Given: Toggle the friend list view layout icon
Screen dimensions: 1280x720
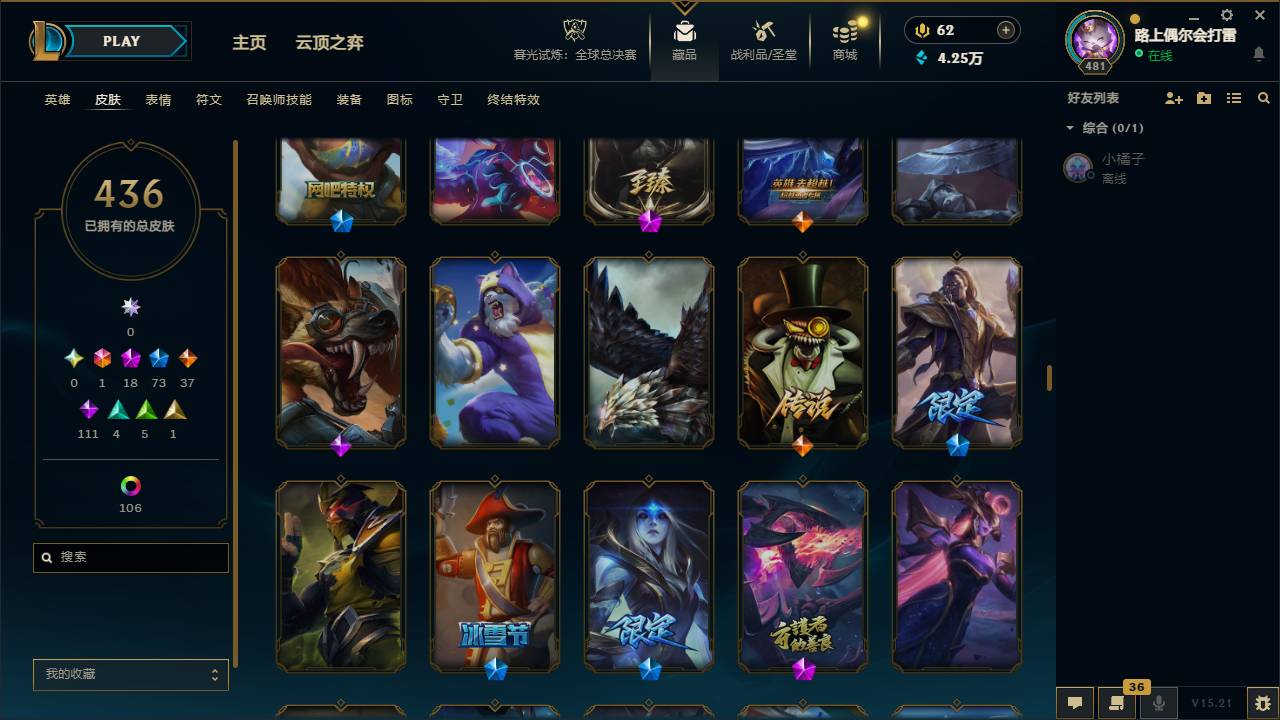Looking at the screenshot, I should tap(1233, 98).
